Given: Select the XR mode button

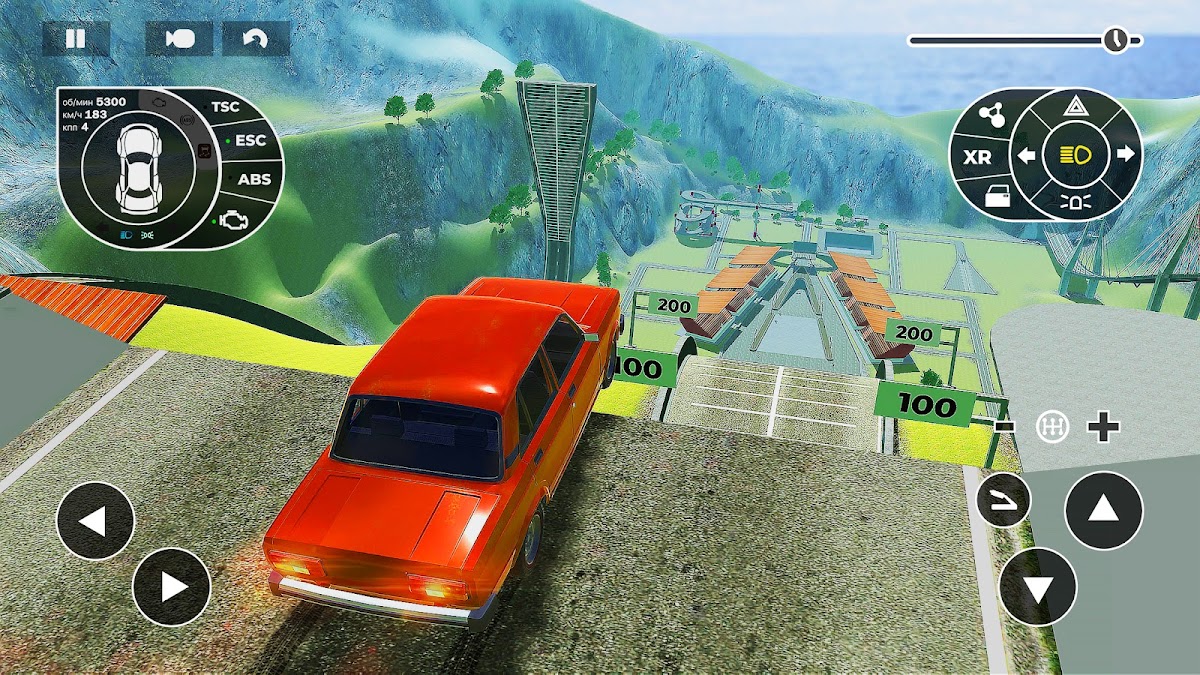Looking at the screenshot, I should pos(977,157).
